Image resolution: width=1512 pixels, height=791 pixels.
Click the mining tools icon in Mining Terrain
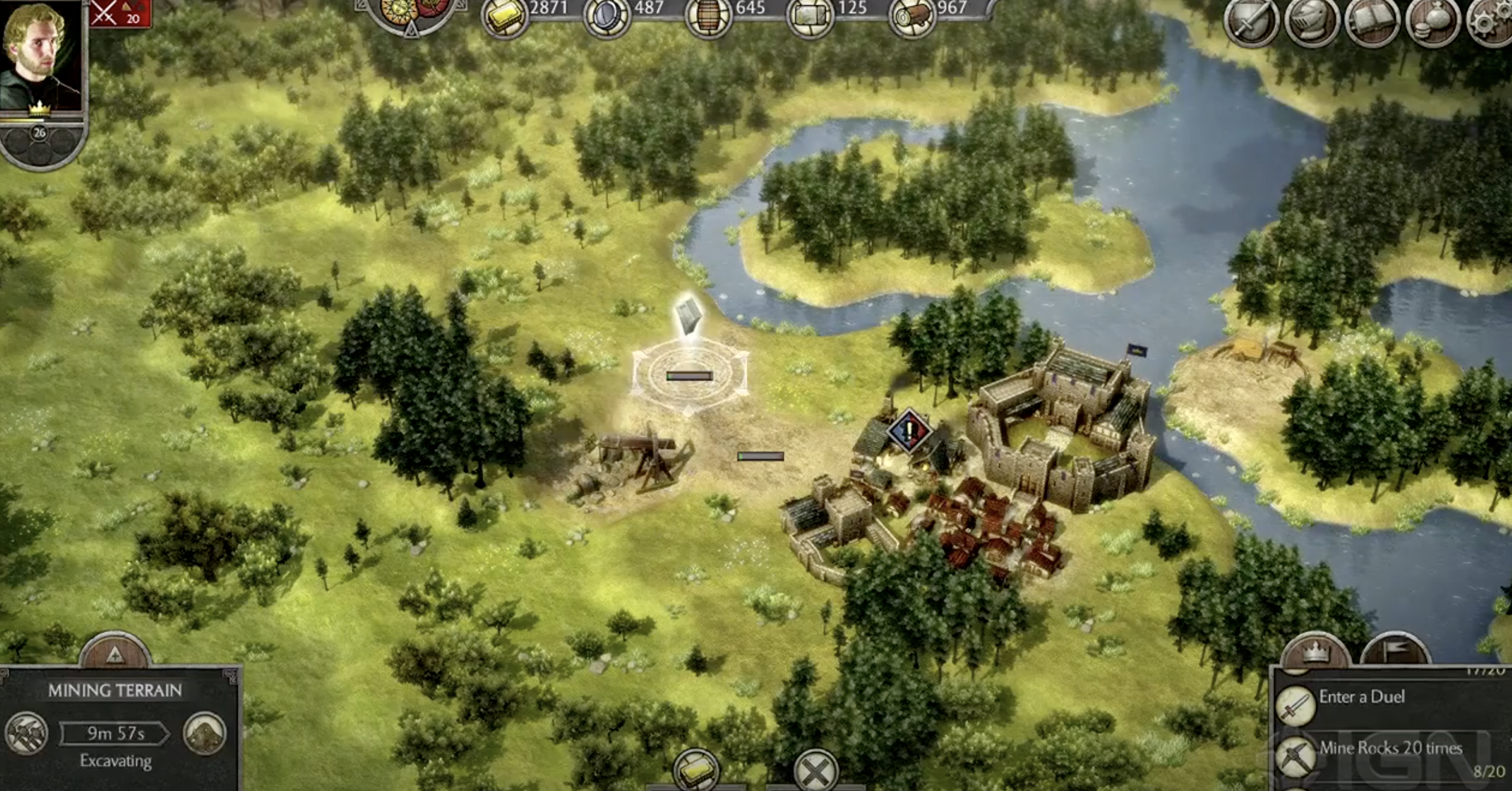(26, 733)
